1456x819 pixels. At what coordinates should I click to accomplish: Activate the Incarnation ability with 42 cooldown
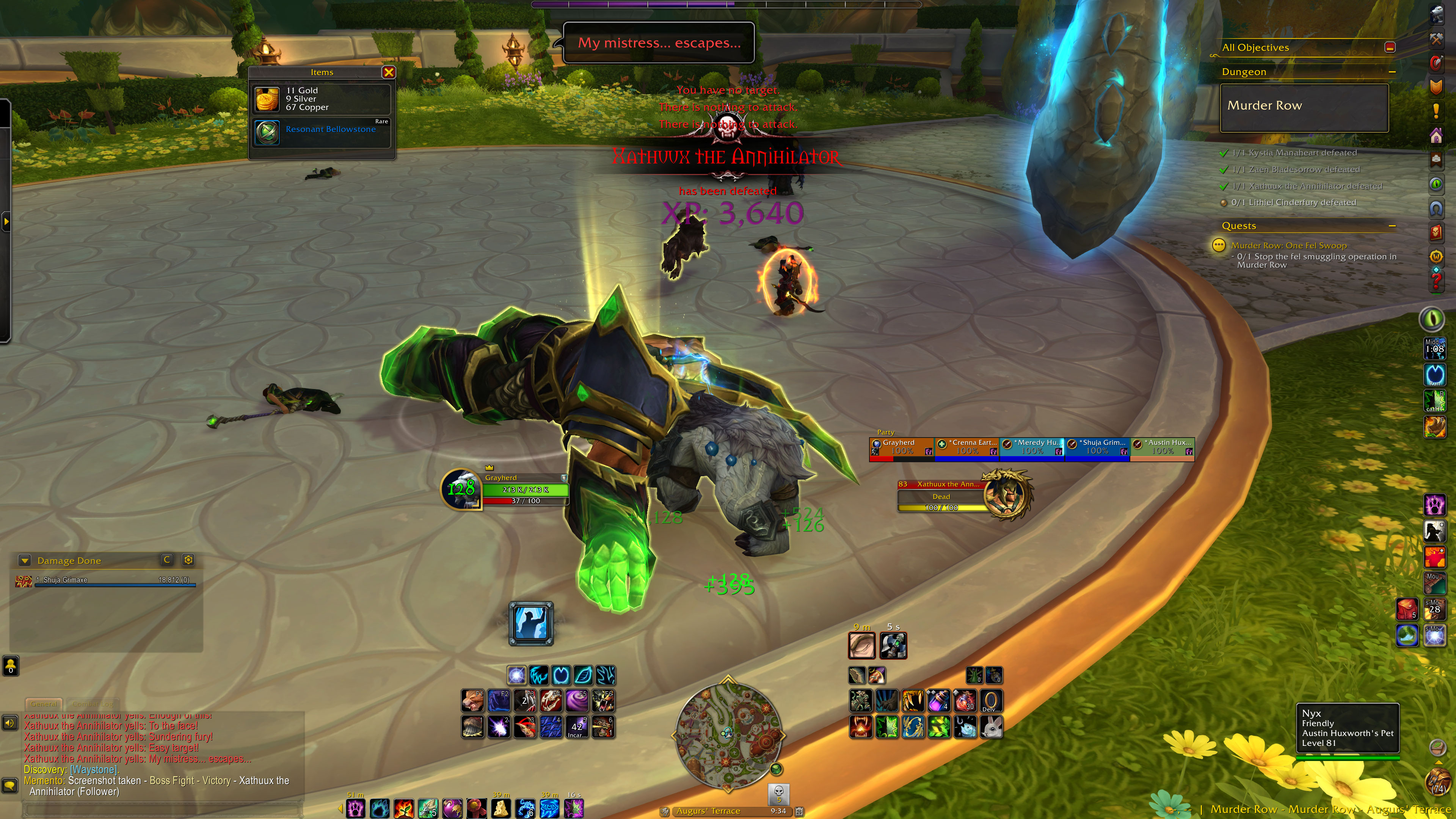pyautogui.click(x=576, y=728)
